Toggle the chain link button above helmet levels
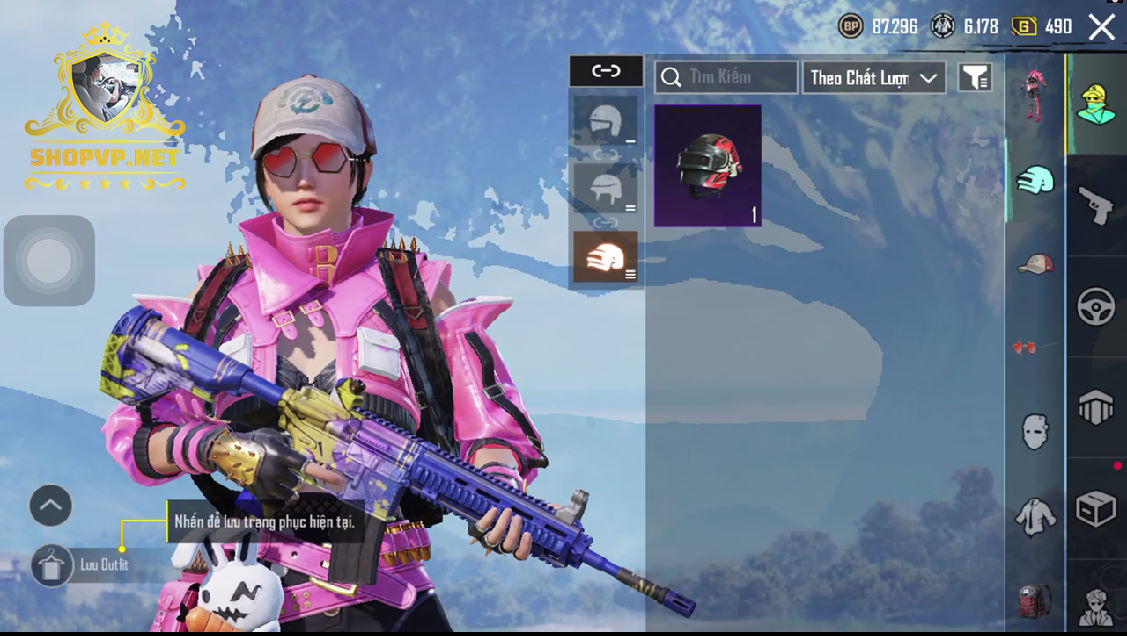The width and height of the screenshot is (1127, 636). click(606, 71)
